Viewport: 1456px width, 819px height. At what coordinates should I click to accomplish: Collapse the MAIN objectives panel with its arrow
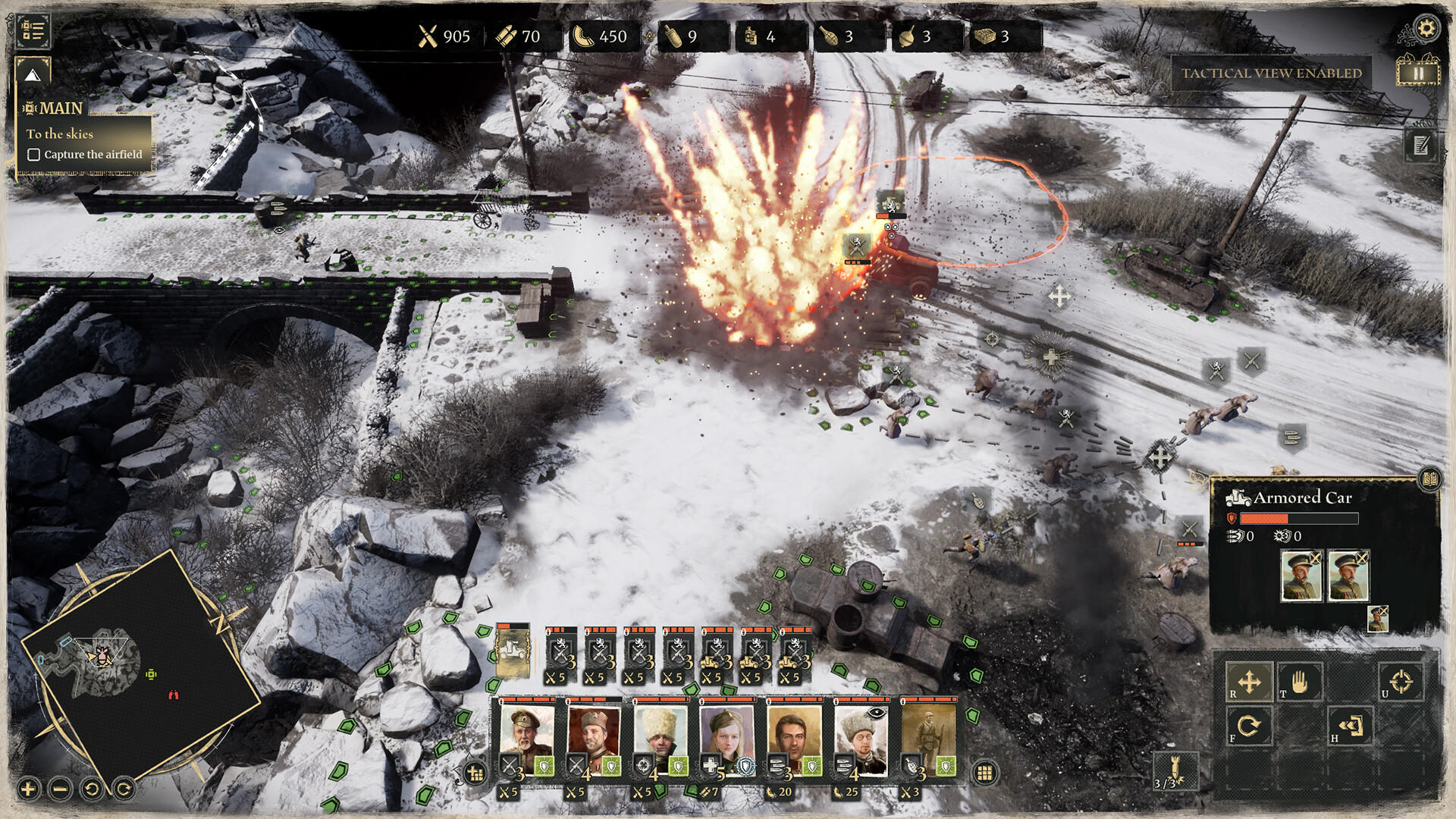pyautogui.click(x=32, y=76)
